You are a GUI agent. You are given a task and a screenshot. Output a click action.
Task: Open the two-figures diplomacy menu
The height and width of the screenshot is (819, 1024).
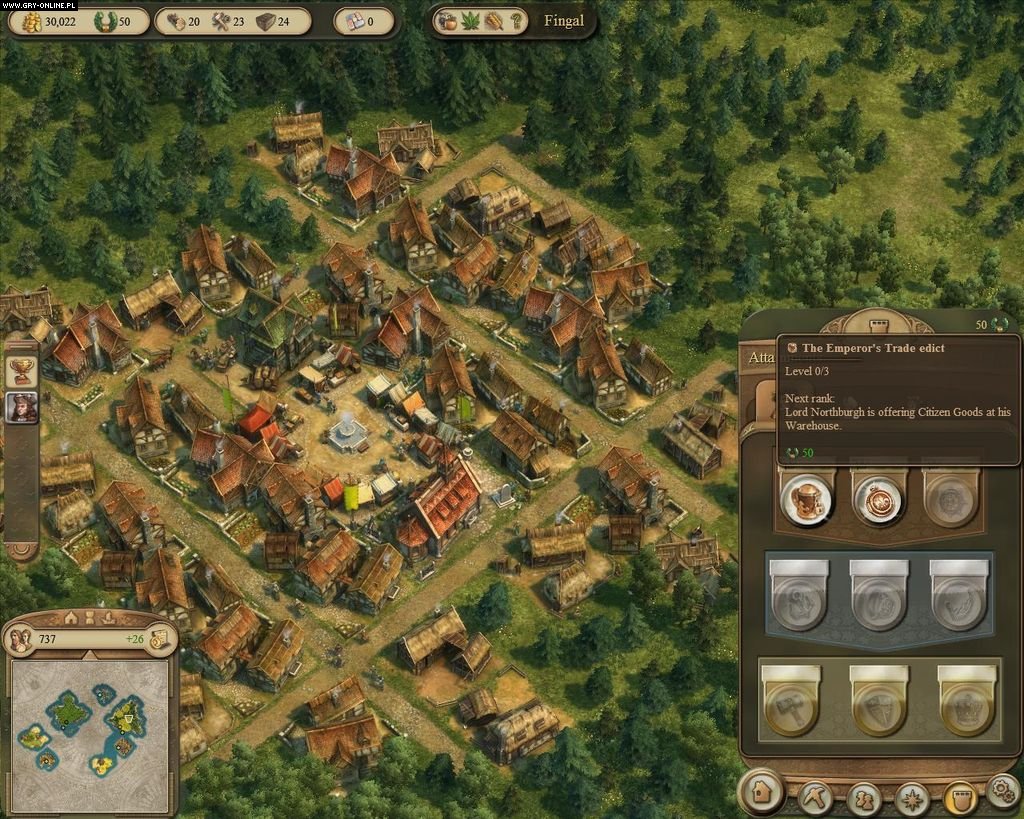[864, 798]
